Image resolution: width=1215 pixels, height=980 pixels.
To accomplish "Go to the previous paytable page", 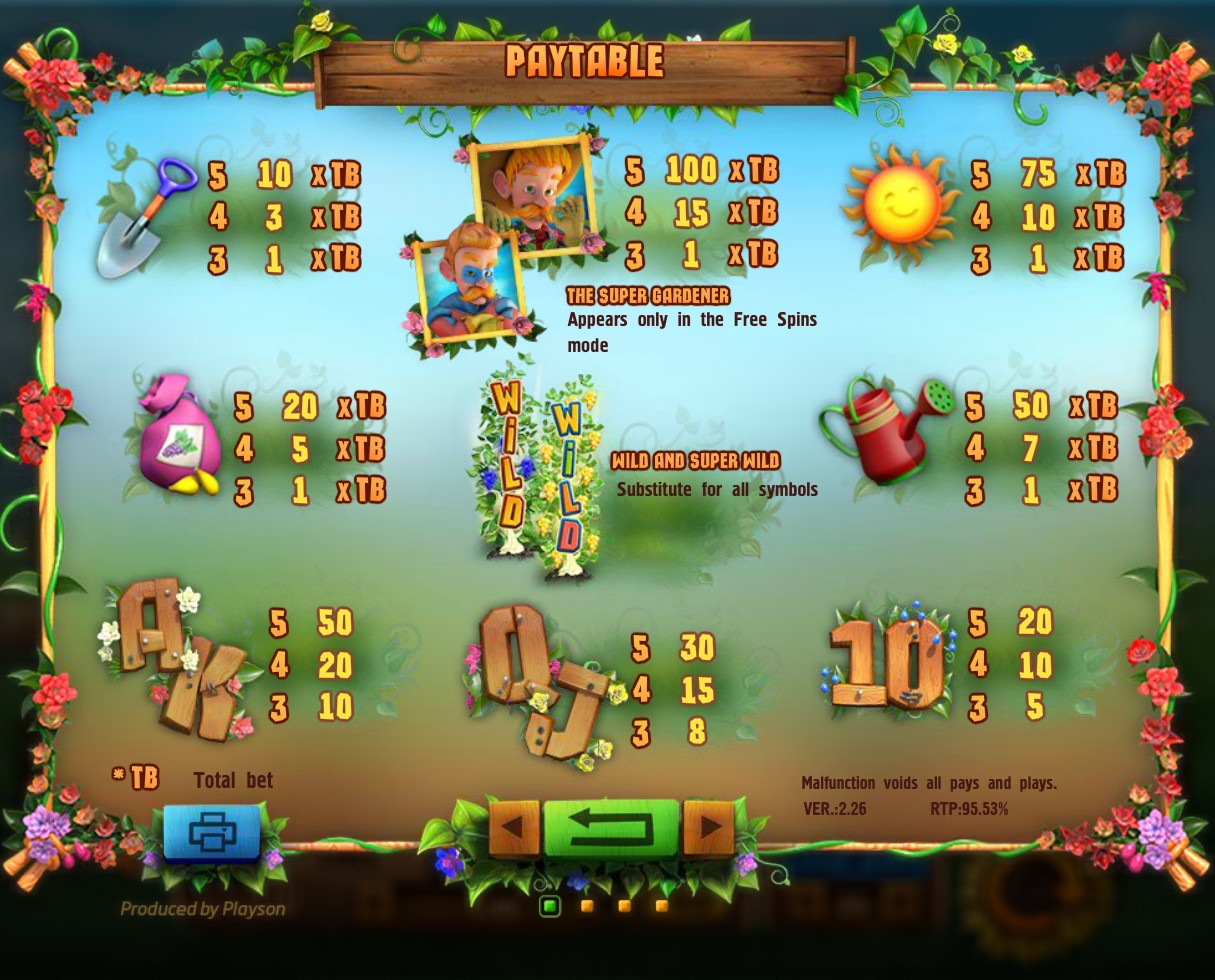I will [x=514, y=828].
